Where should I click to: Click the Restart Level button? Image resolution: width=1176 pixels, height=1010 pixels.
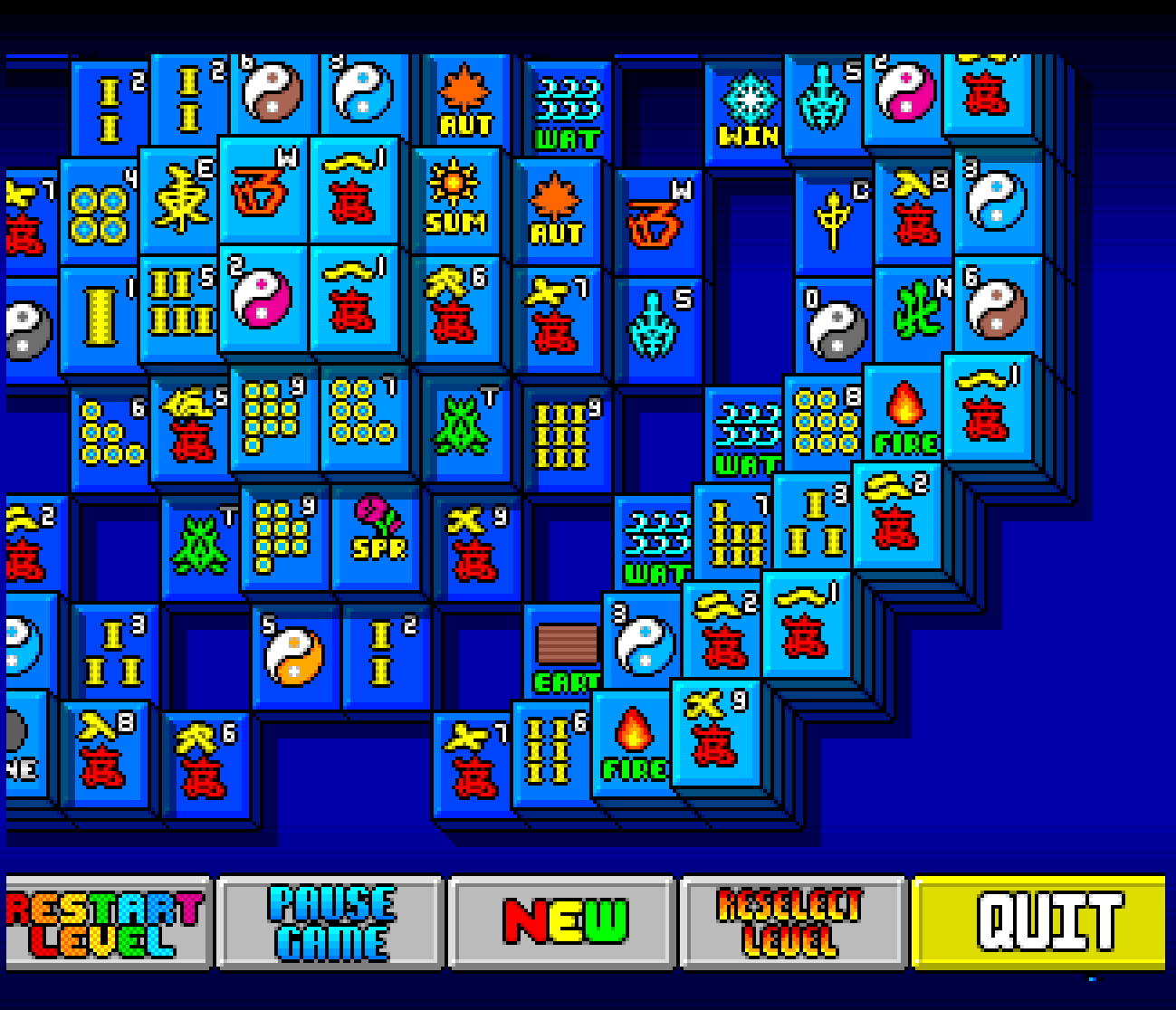tap(107, 922)
